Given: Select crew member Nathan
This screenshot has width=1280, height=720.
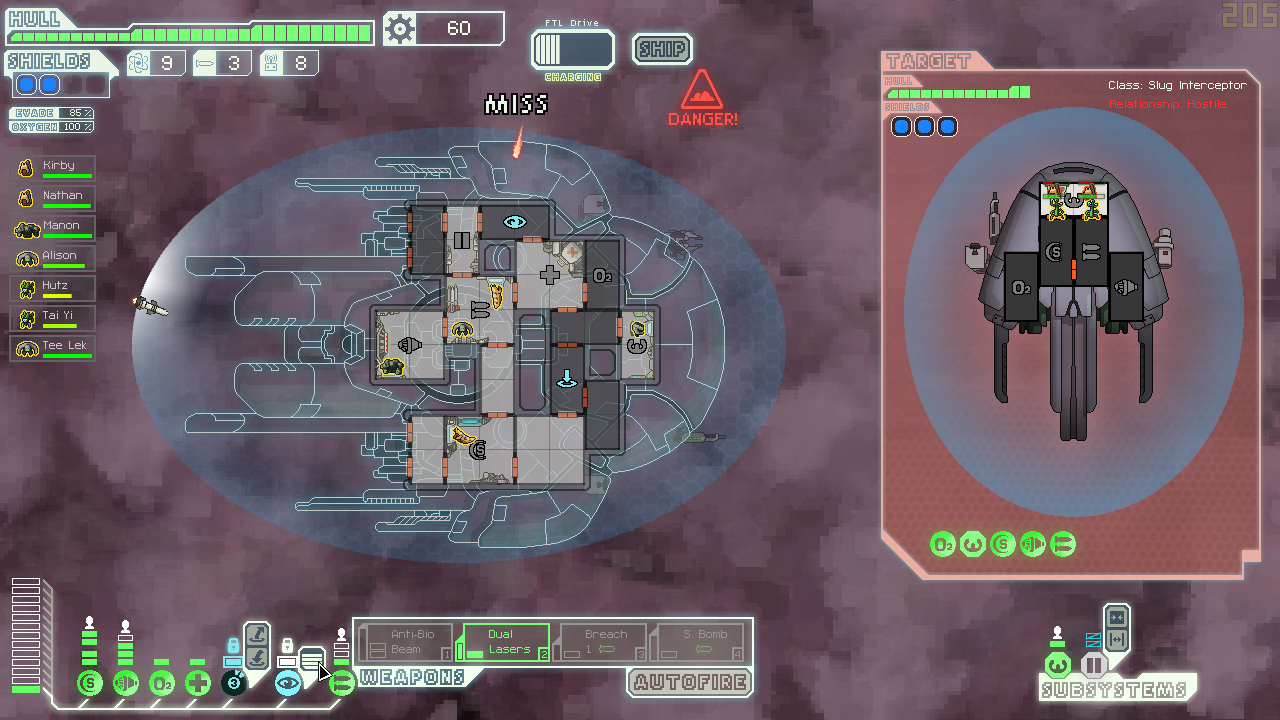Looking at the screenshot, I should [55, 199].
